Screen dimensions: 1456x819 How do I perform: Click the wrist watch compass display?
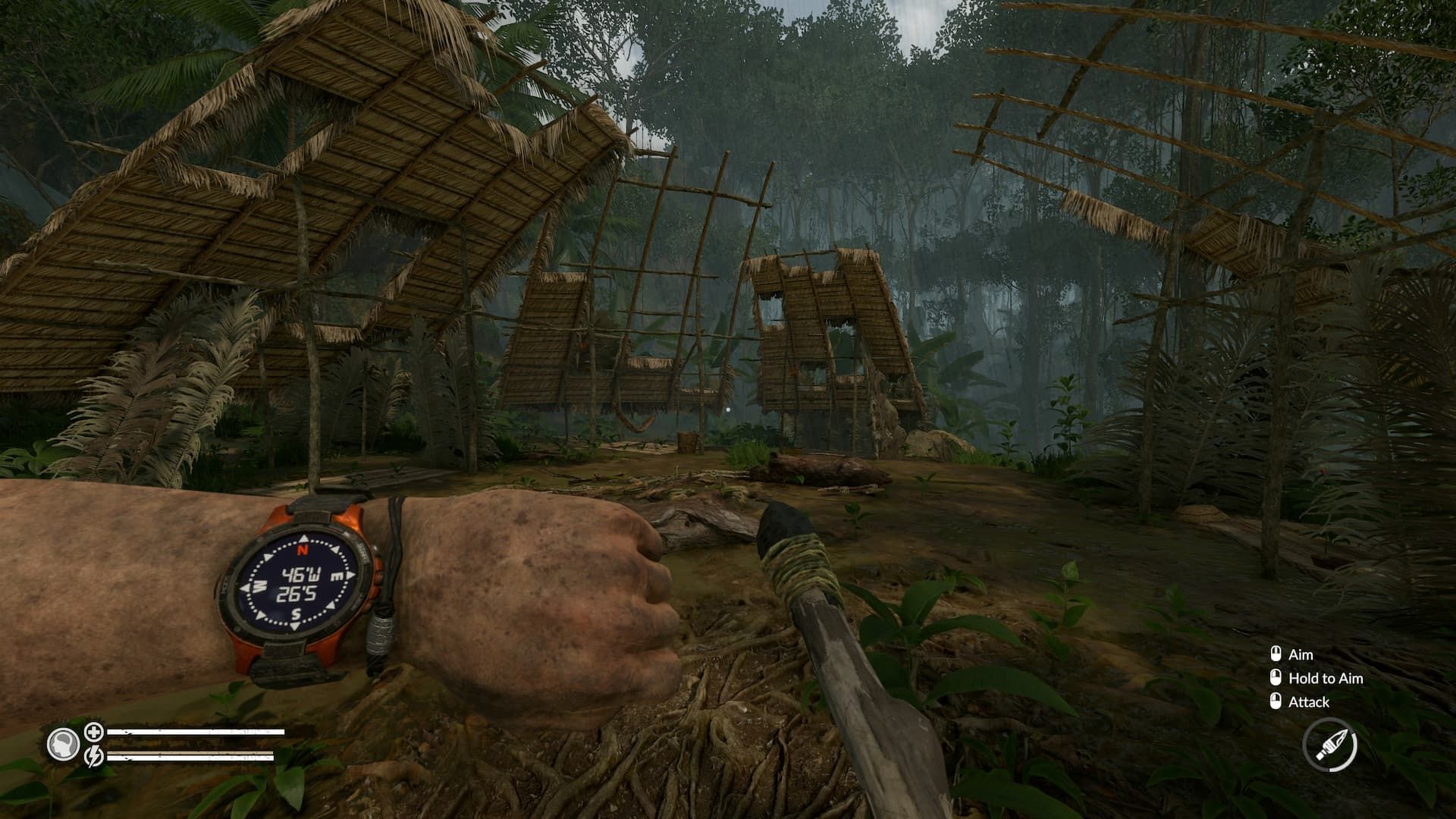click(x=297, y=584)
